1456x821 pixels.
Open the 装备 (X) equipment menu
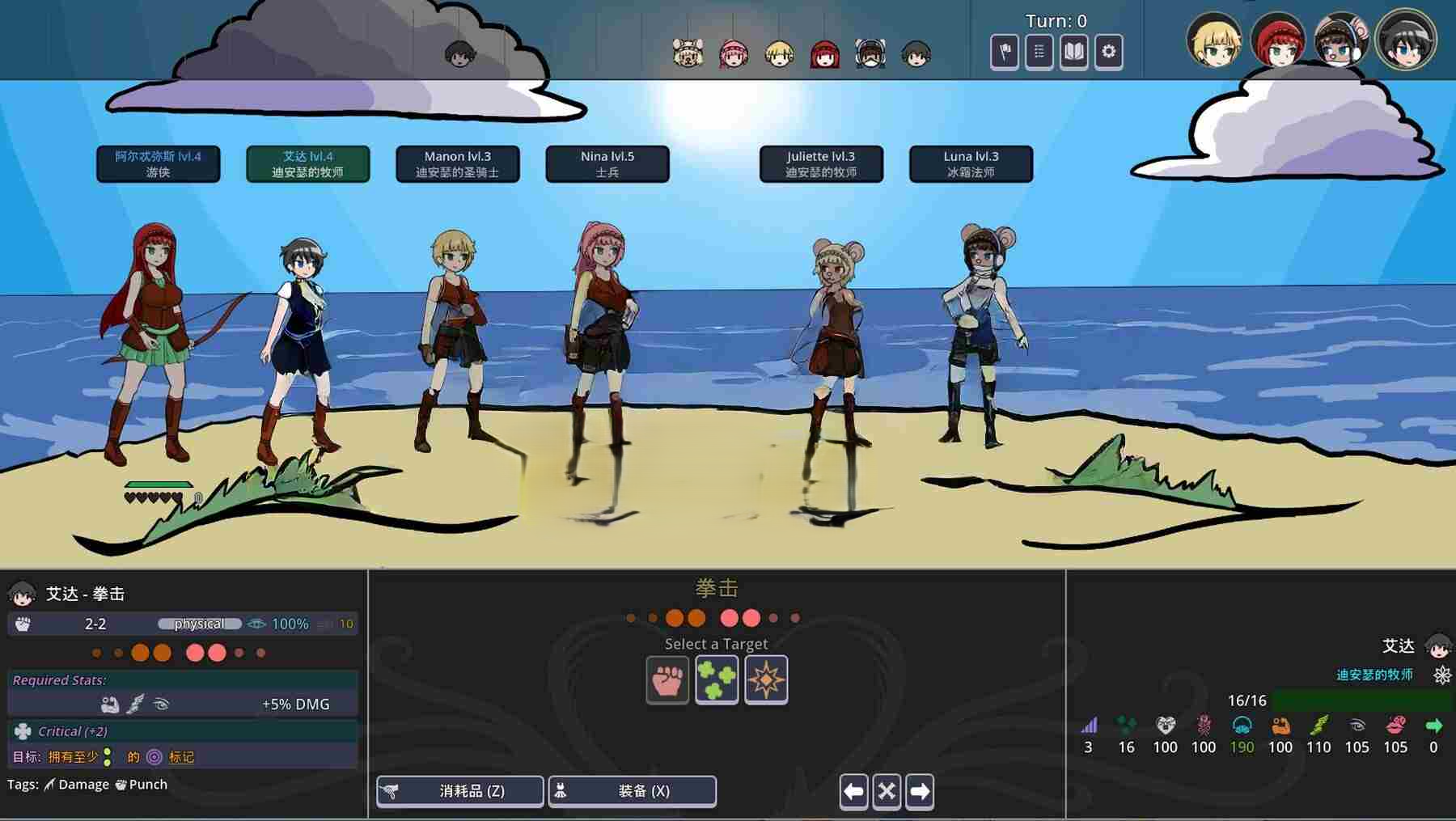click(632, 791)
